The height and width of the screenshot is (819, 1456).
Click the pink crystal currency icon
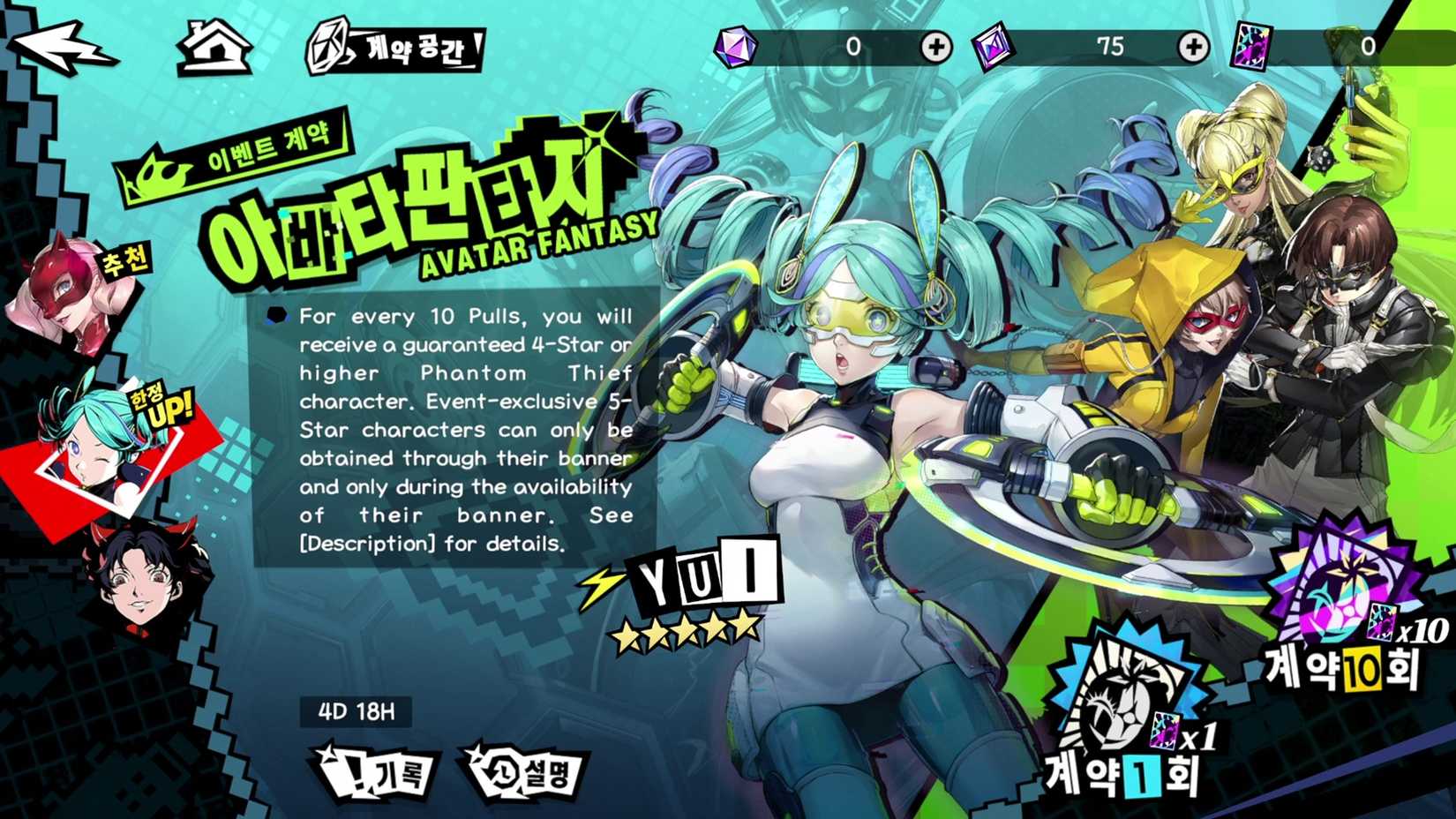991,45
